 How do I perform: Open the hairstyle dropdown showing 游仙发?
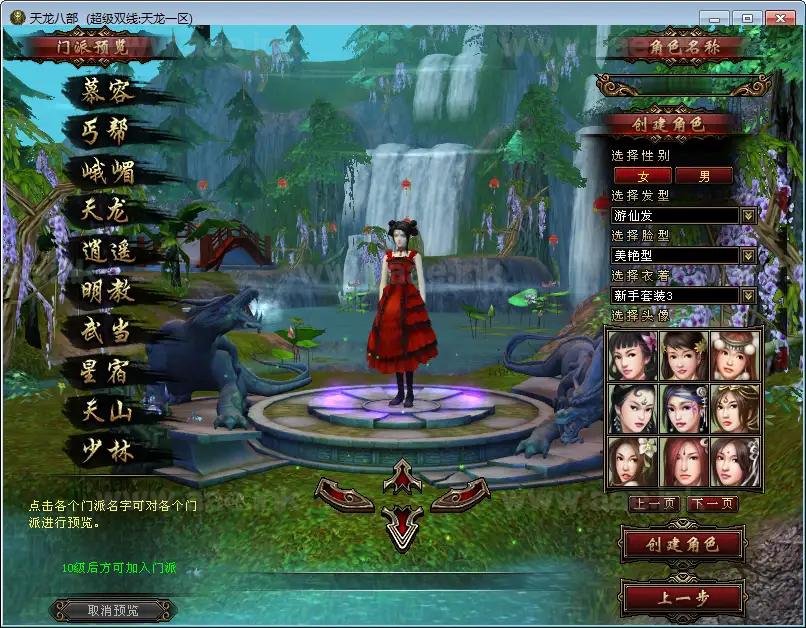point(747,216)
